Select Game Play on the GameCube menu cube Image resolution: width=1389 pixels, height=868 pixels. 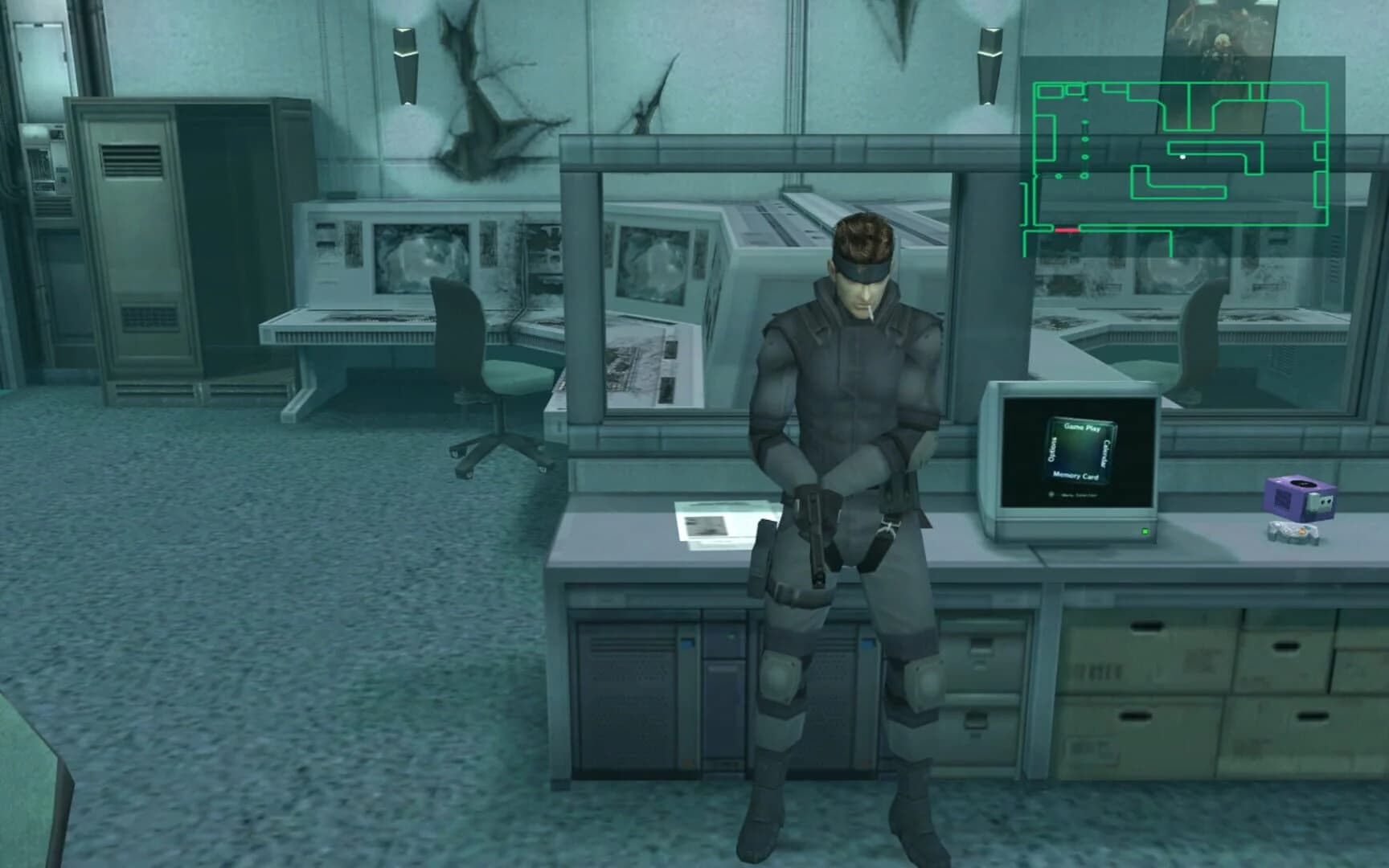tap(1083, 428)
